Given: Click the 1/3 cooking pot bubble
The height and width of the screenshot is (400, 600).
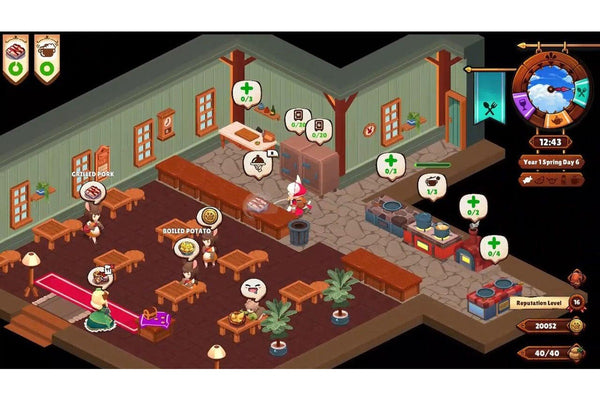Looking at the screenshot, I should (433, 185).
